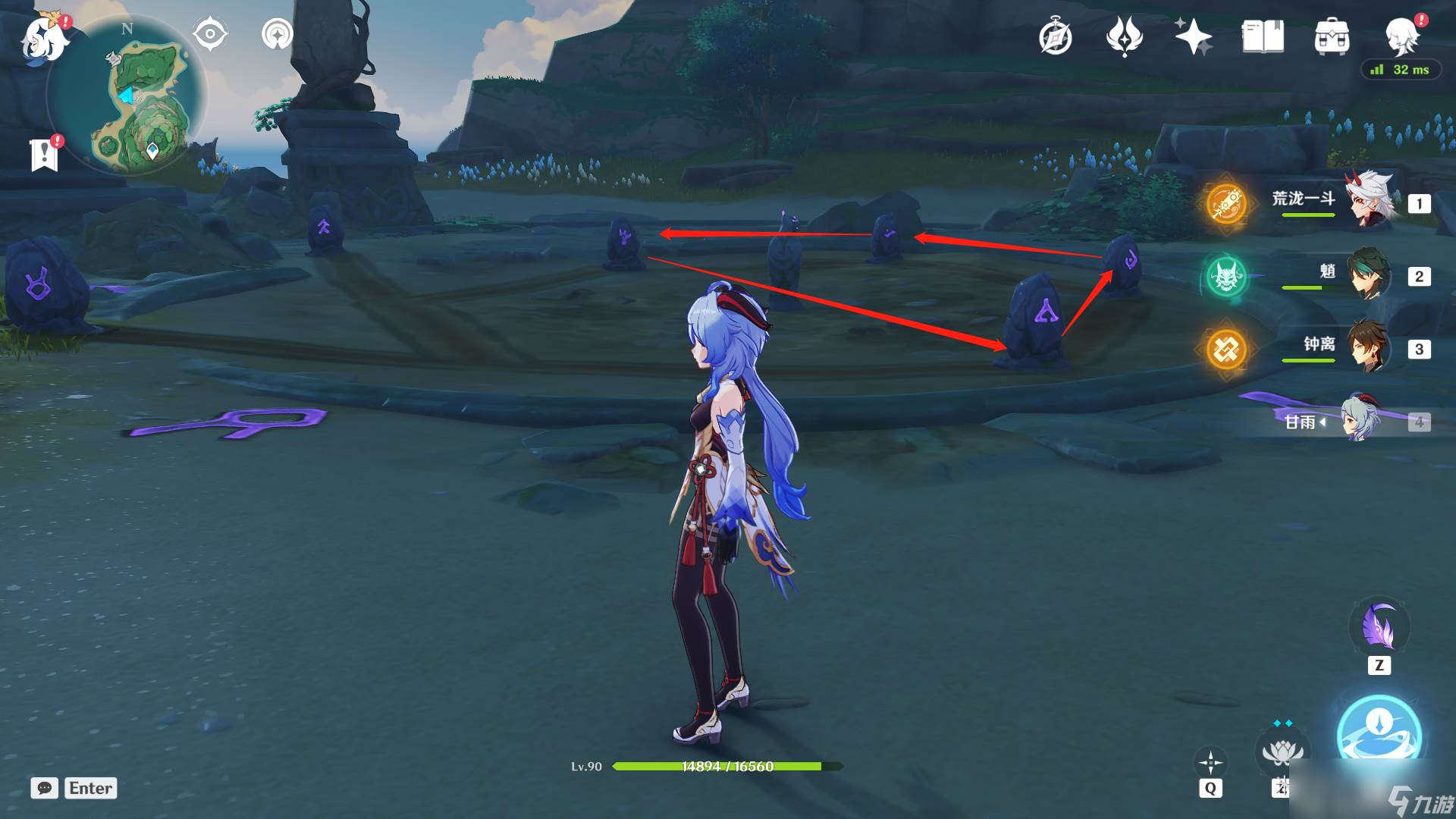The height and width of the screenshot is (819, 1456).
Task: Switch to 钟离 party member
Action: 1369,347
